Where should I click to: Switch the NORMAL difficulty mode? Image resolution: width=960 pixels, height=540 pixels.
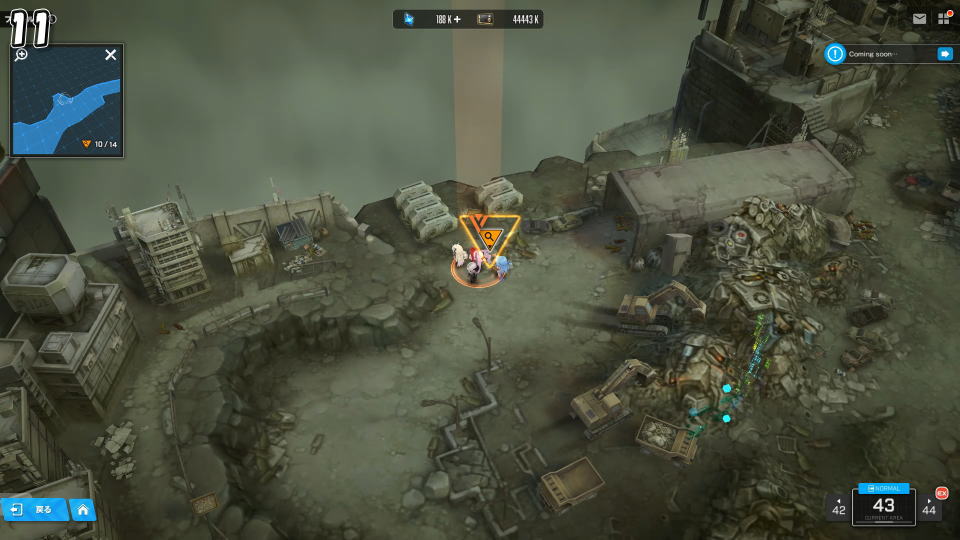tap(884, 488)
